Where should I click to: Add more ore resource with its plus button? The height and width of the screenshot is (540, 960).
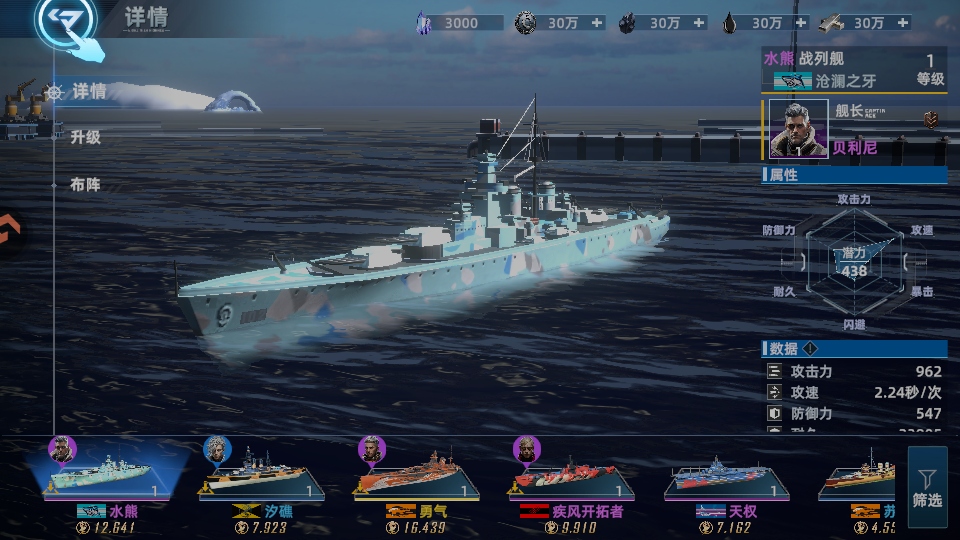699,23
